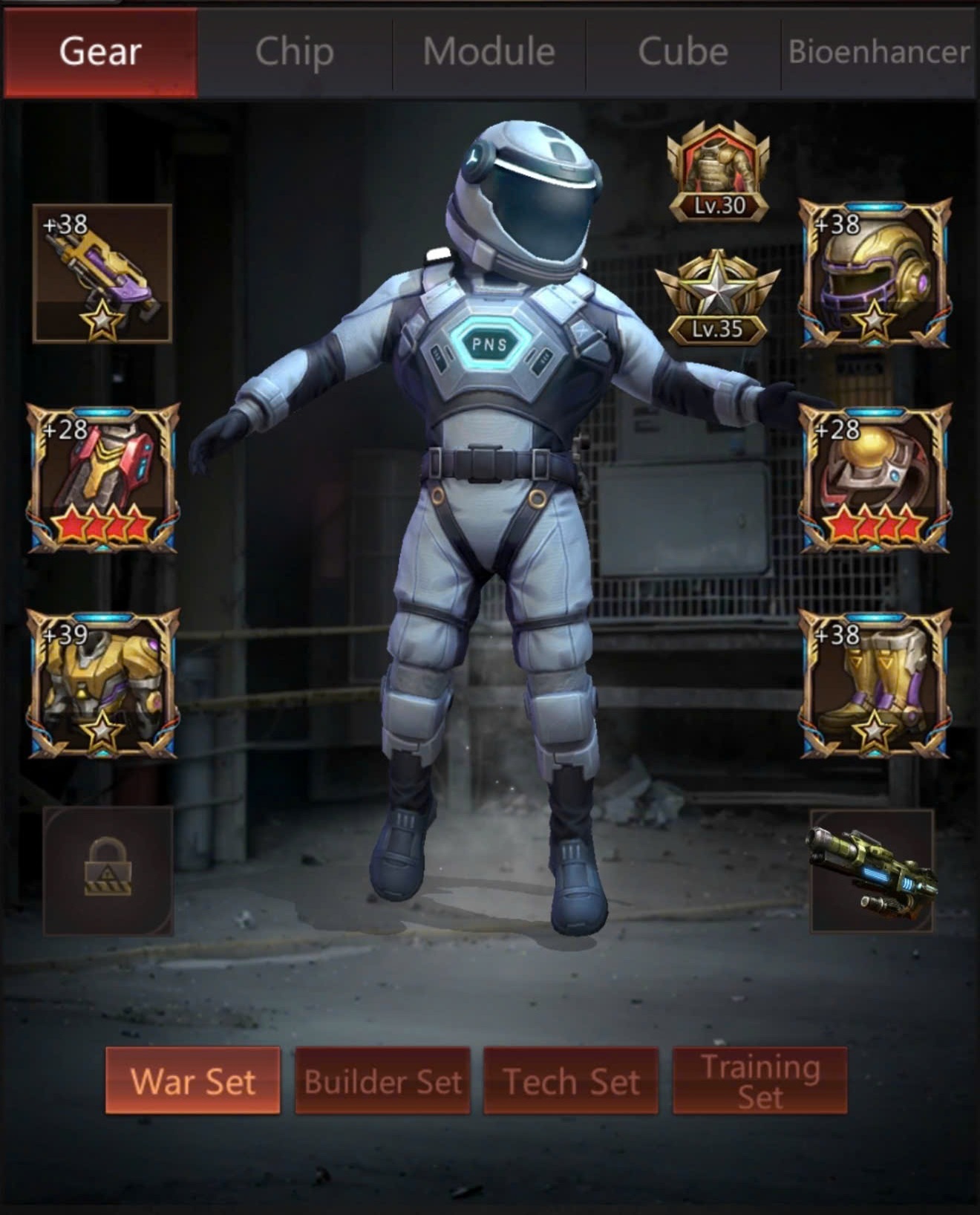Click the locked padlock gear slot
This screenshot has height=1215, width=980.
(108, 870)
